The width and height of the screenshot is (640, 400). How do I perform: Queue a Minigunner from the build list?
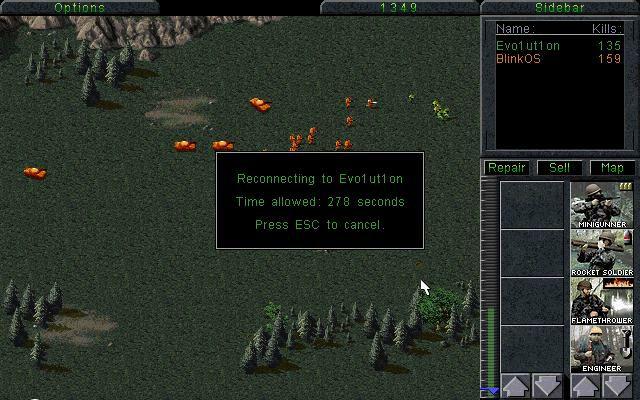pos(602,204)
